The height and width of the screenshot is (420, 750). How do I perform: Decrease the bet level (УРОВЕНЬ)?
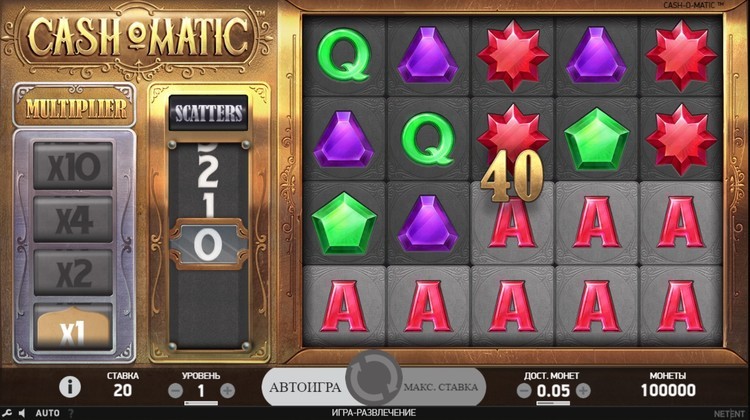click(176, 390)
